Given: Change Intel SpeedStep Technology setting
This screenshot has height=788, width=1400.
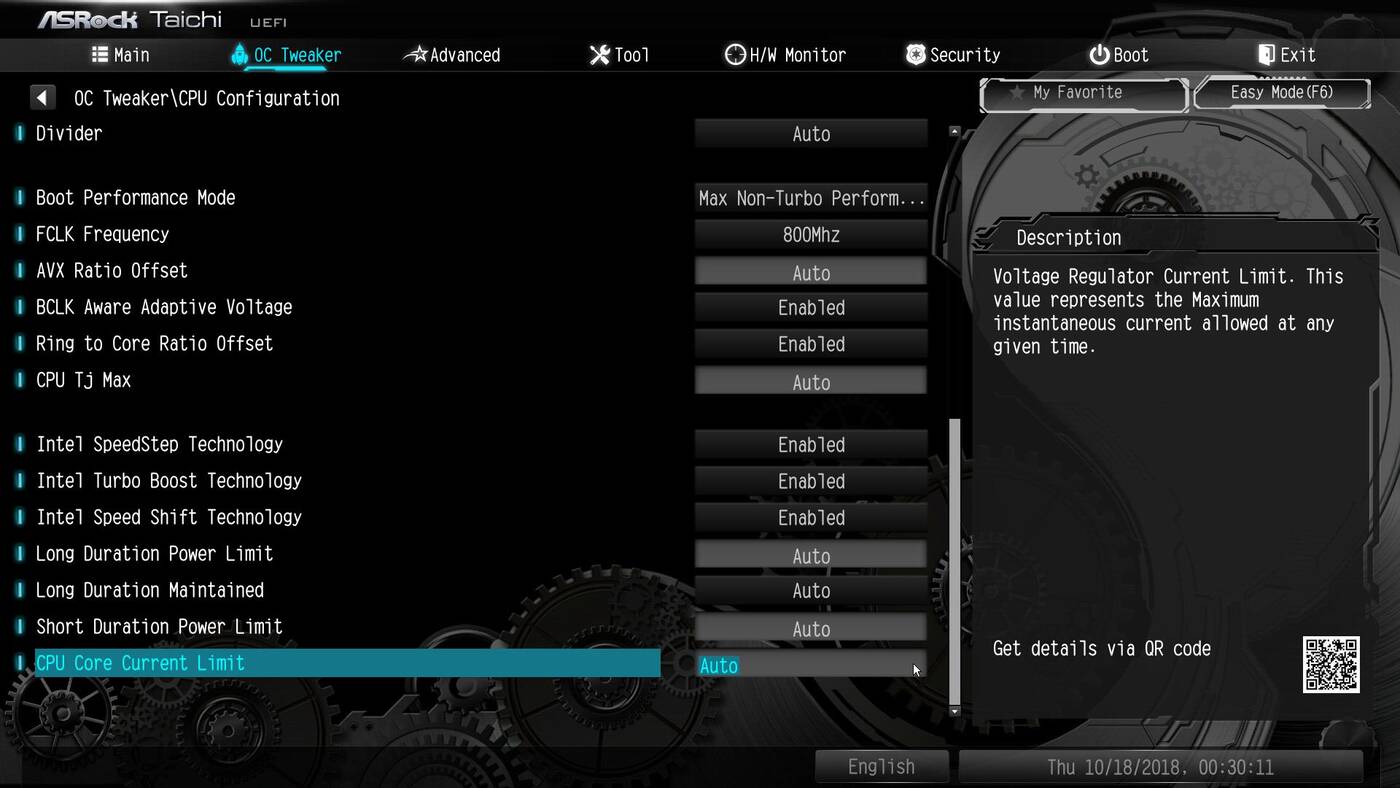Looking at the screenshot, I should pos(811,445).
